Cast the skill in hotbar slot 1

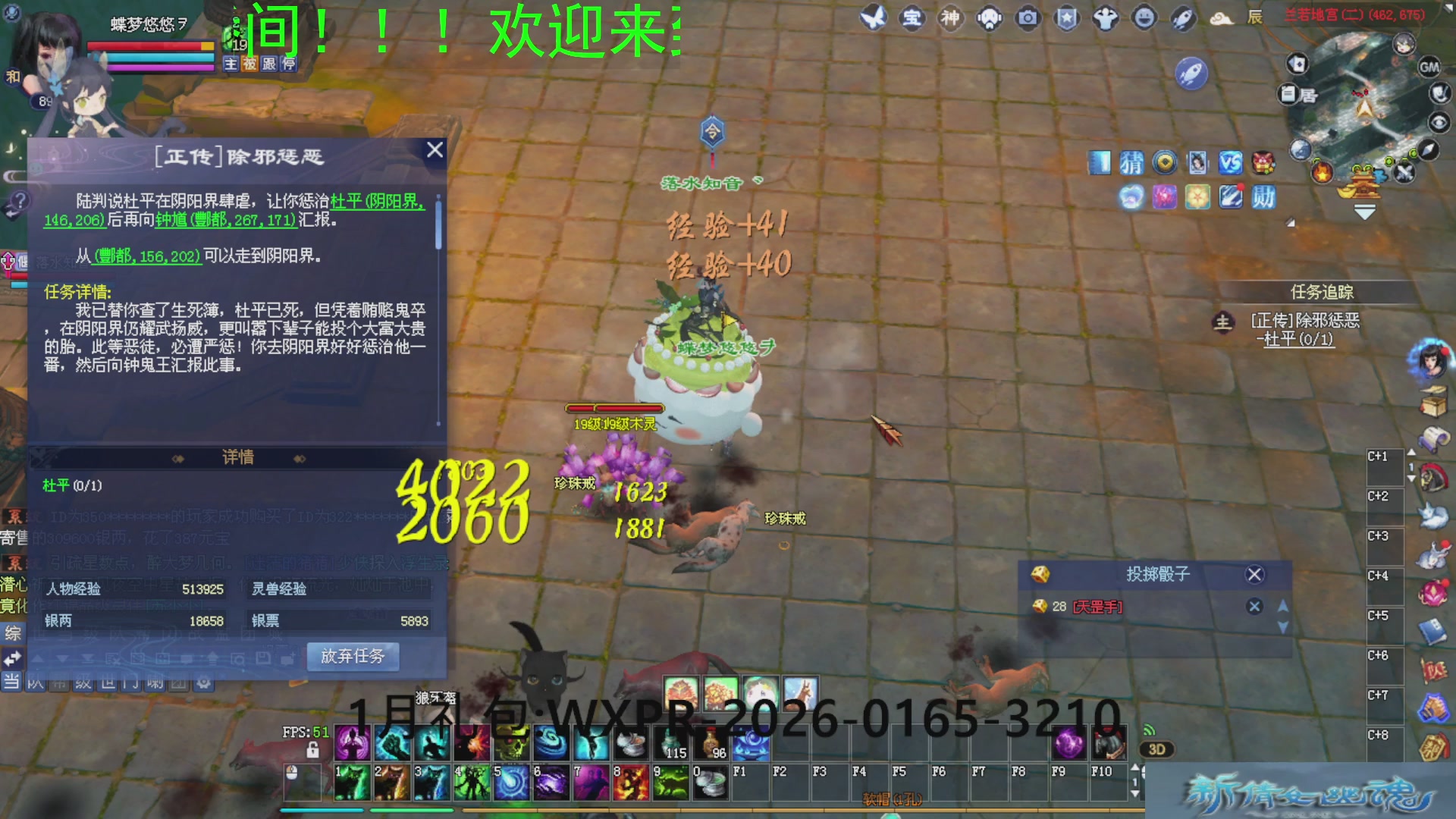[353, 781]
